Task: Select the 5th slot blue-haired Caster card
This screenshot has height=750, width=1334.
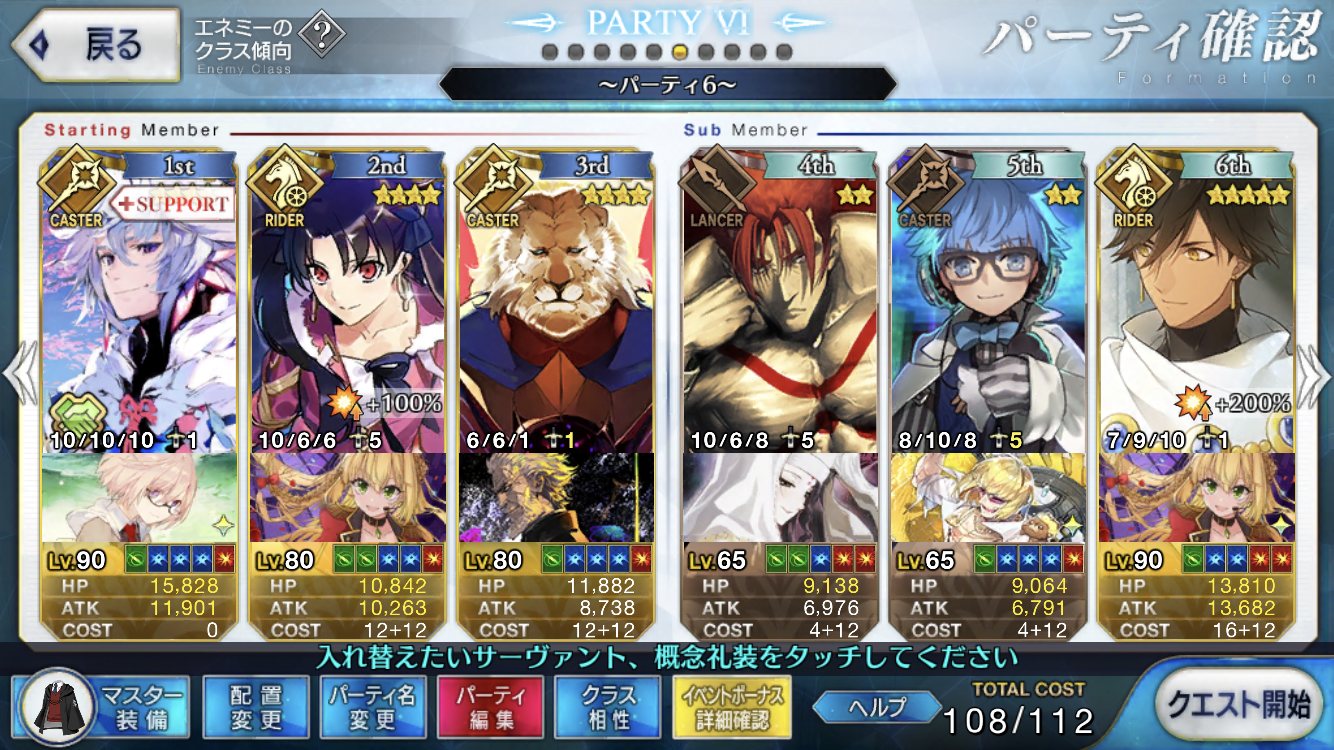Action: coord(990,310)
